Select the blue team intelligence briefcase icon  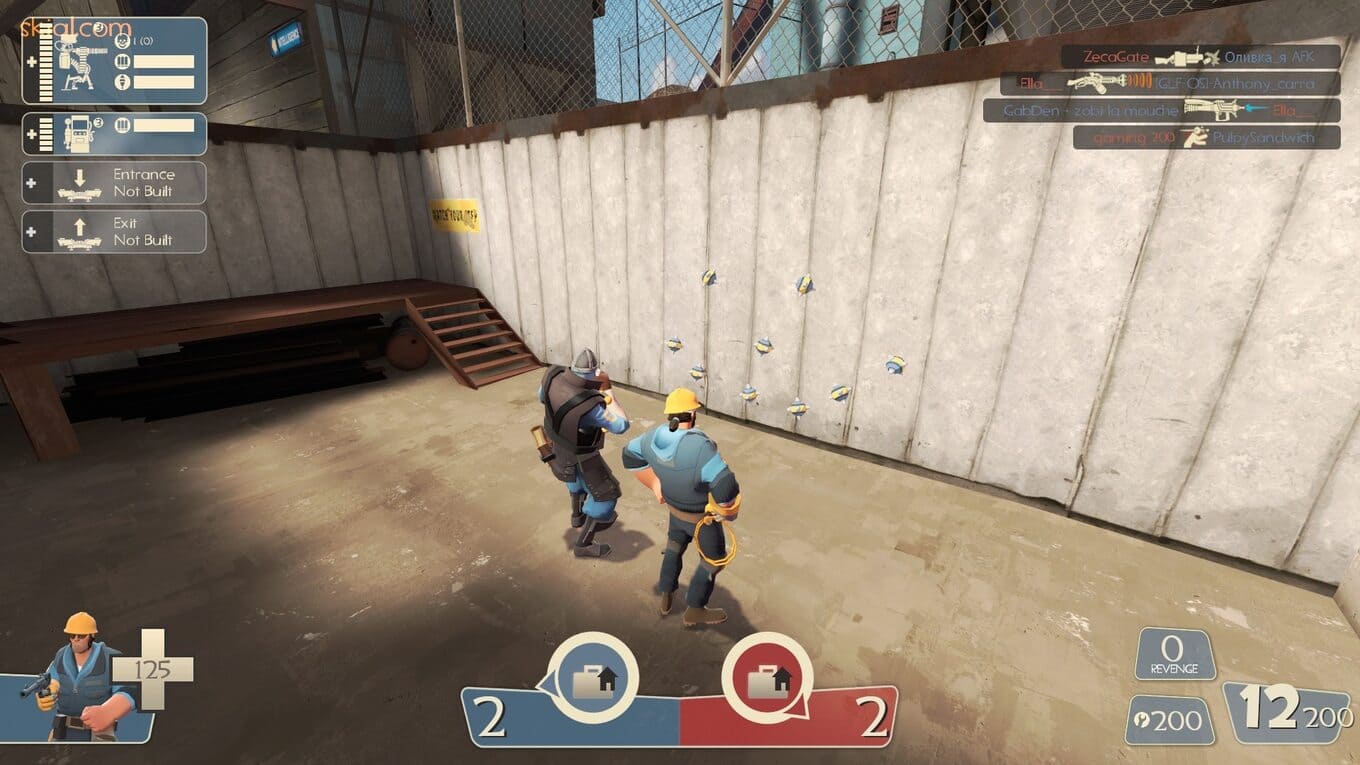point(593,679)
